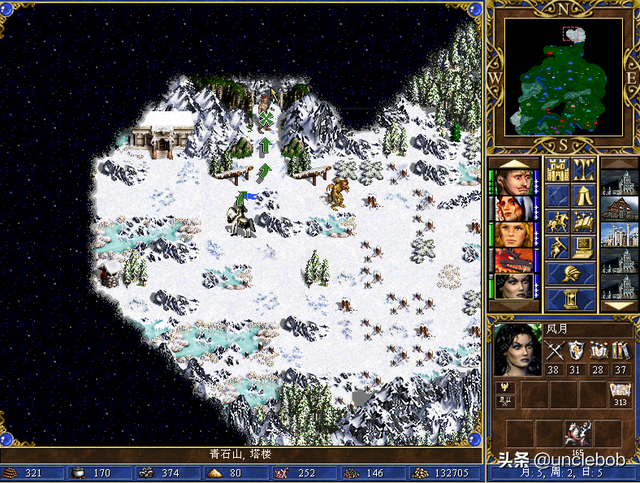Toggle the underground and surface view button
Screen dimensions: 640x483
584,169
